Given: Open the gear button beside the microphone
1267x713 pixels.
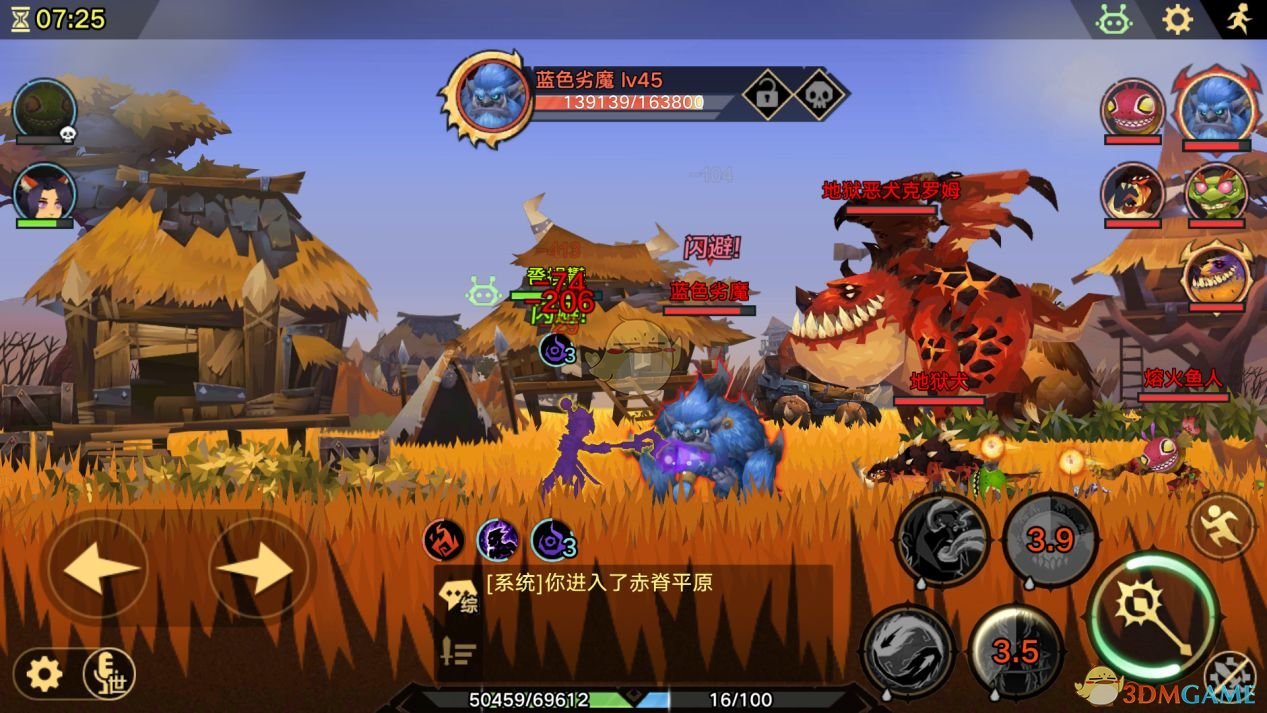Looking at the screenshot, I should point(44,673).
